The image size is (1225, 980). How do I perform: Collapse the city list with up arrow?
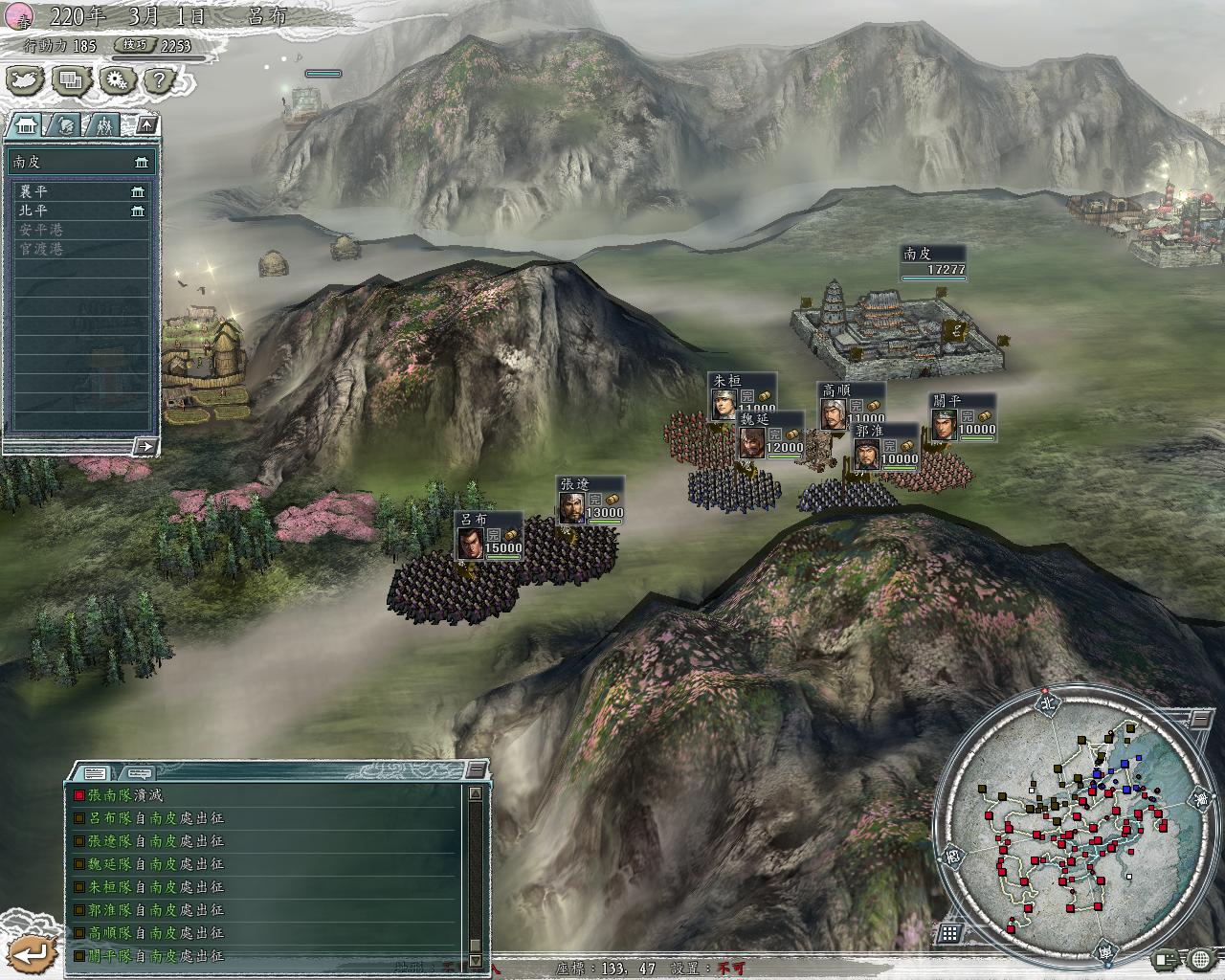(145, 124)
